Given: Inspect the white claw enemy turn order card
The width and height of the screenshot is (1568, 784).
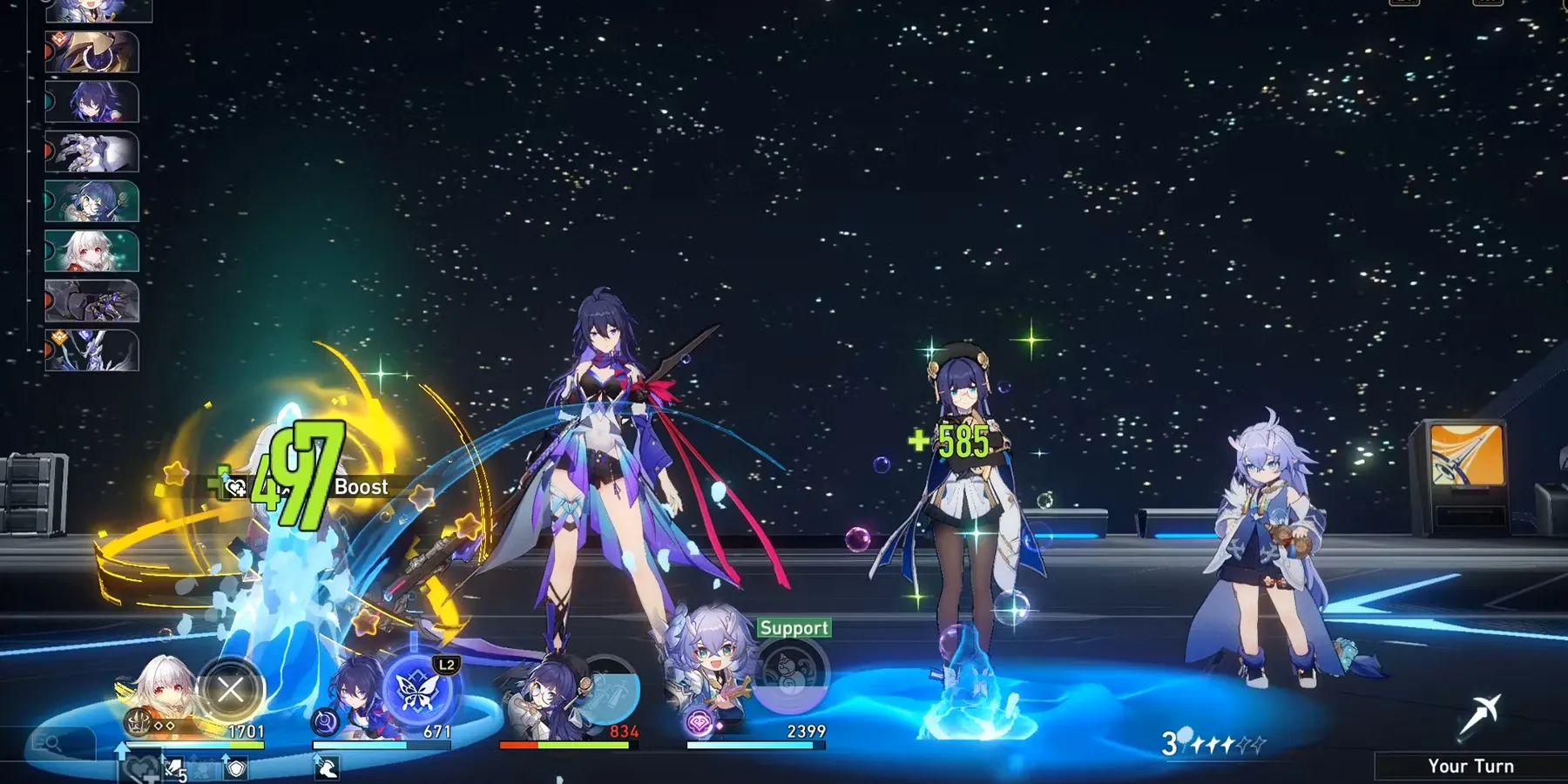Looking at the screenshot, I should pyautogui.click(x=91, y=152).
